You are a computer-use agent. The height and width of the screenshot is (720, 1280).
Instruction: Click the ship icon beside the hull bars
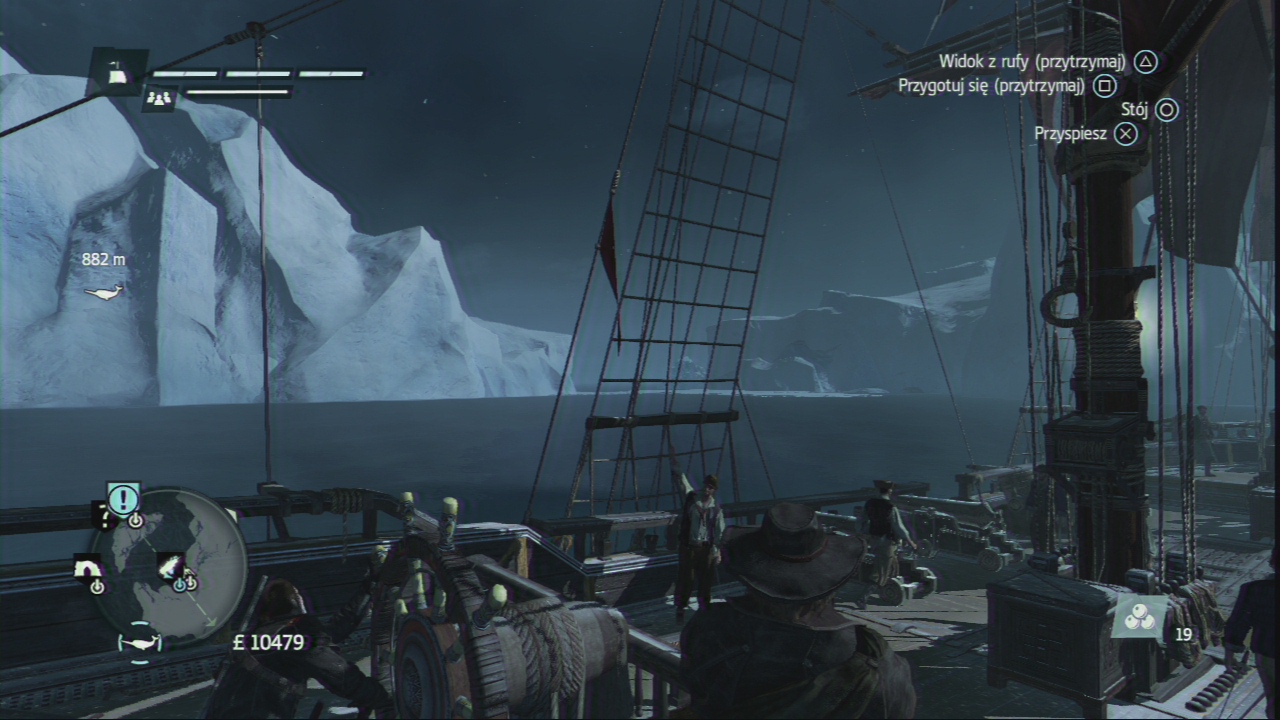click(118, 72)
